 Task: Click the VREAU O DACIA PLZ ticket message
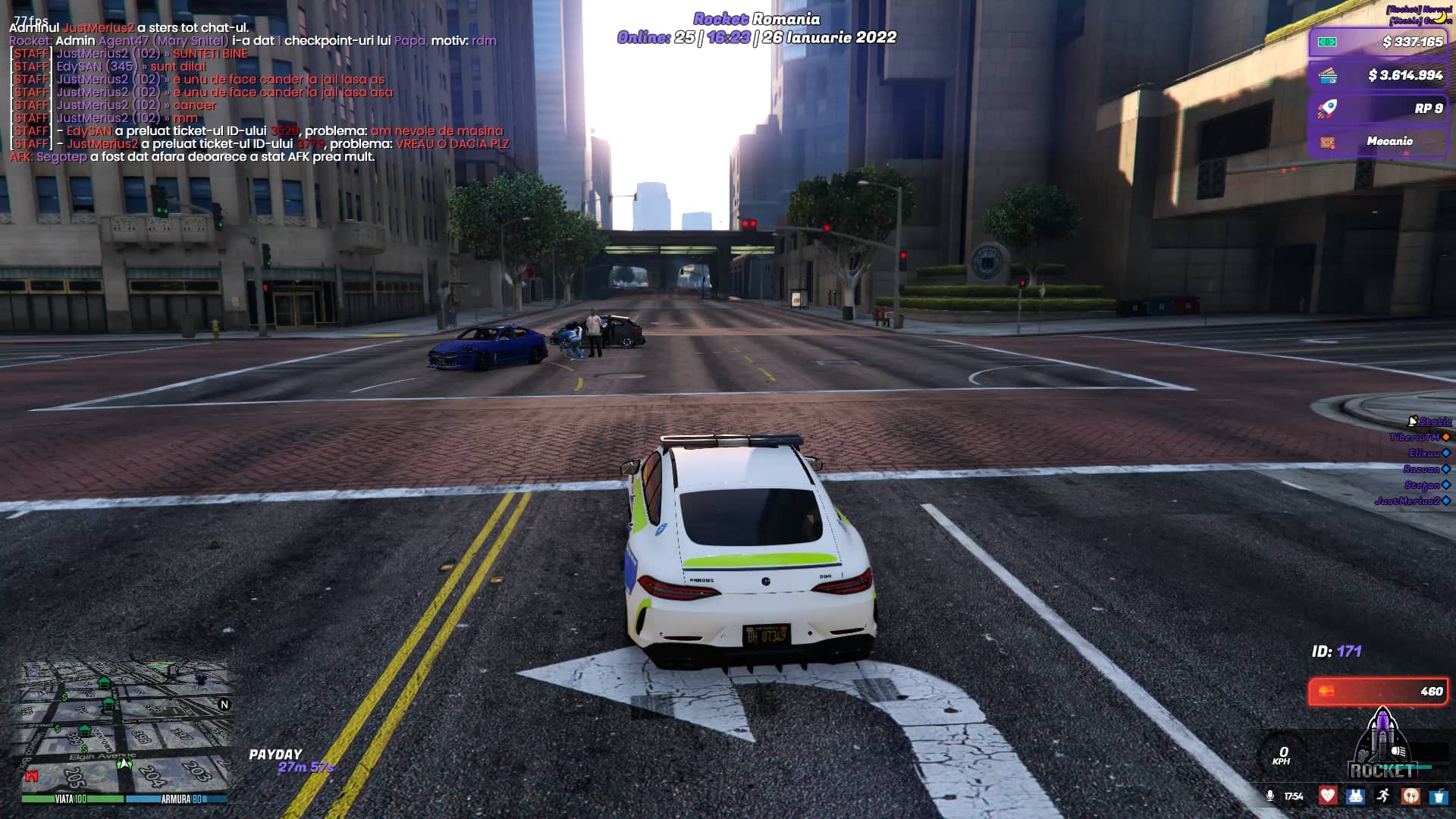tap(452, 144)
